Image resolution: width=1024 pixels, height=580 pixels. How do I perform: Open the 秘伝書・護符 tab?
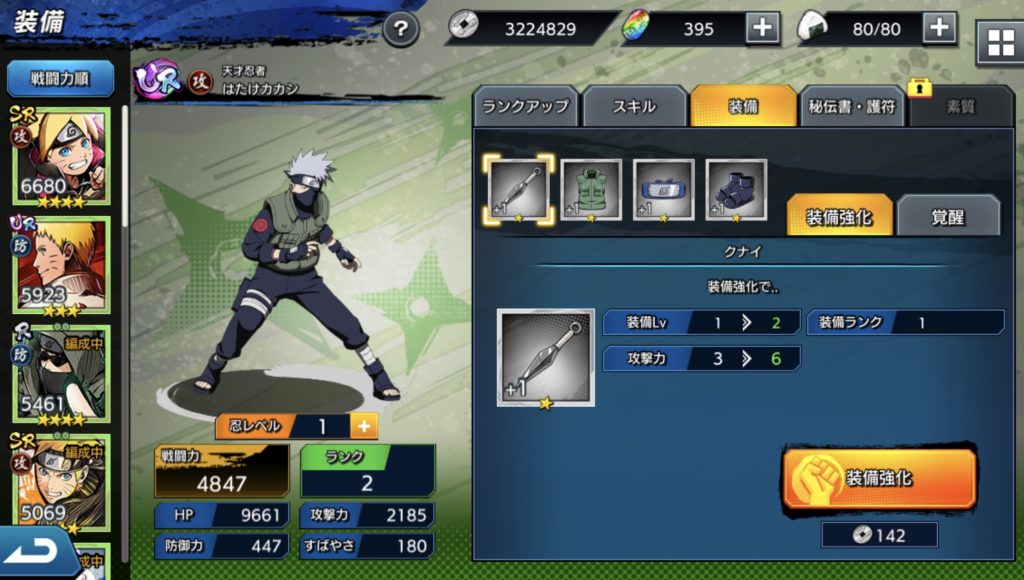tap(850, 106)
